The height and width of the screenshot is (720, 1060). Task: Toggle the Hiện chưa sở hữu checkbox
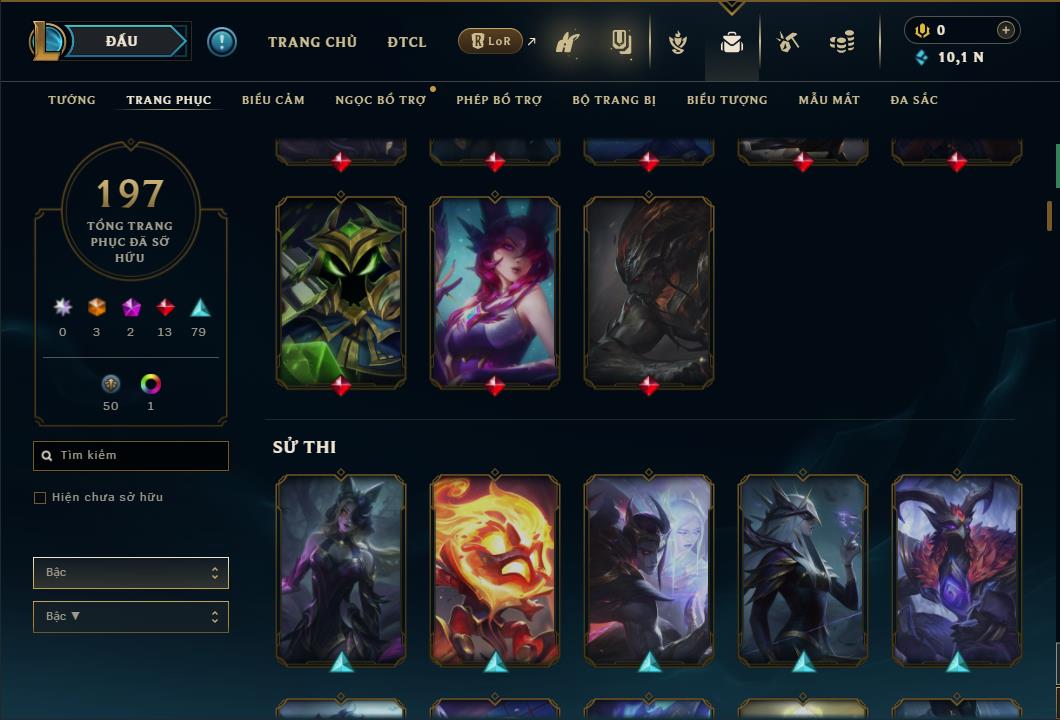40,498
